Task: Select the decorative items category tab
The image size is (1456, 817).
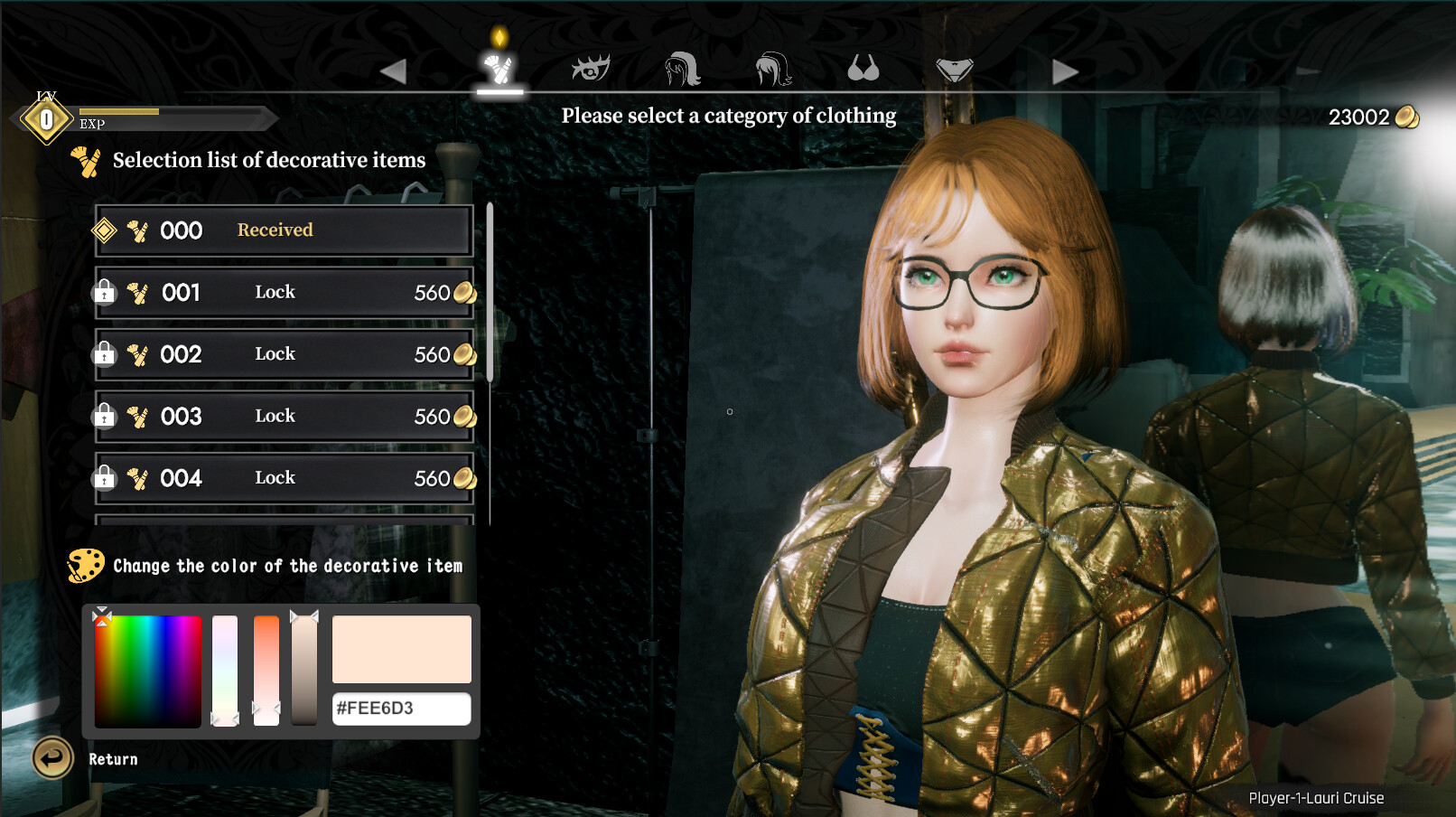Action: click(499, 69)
